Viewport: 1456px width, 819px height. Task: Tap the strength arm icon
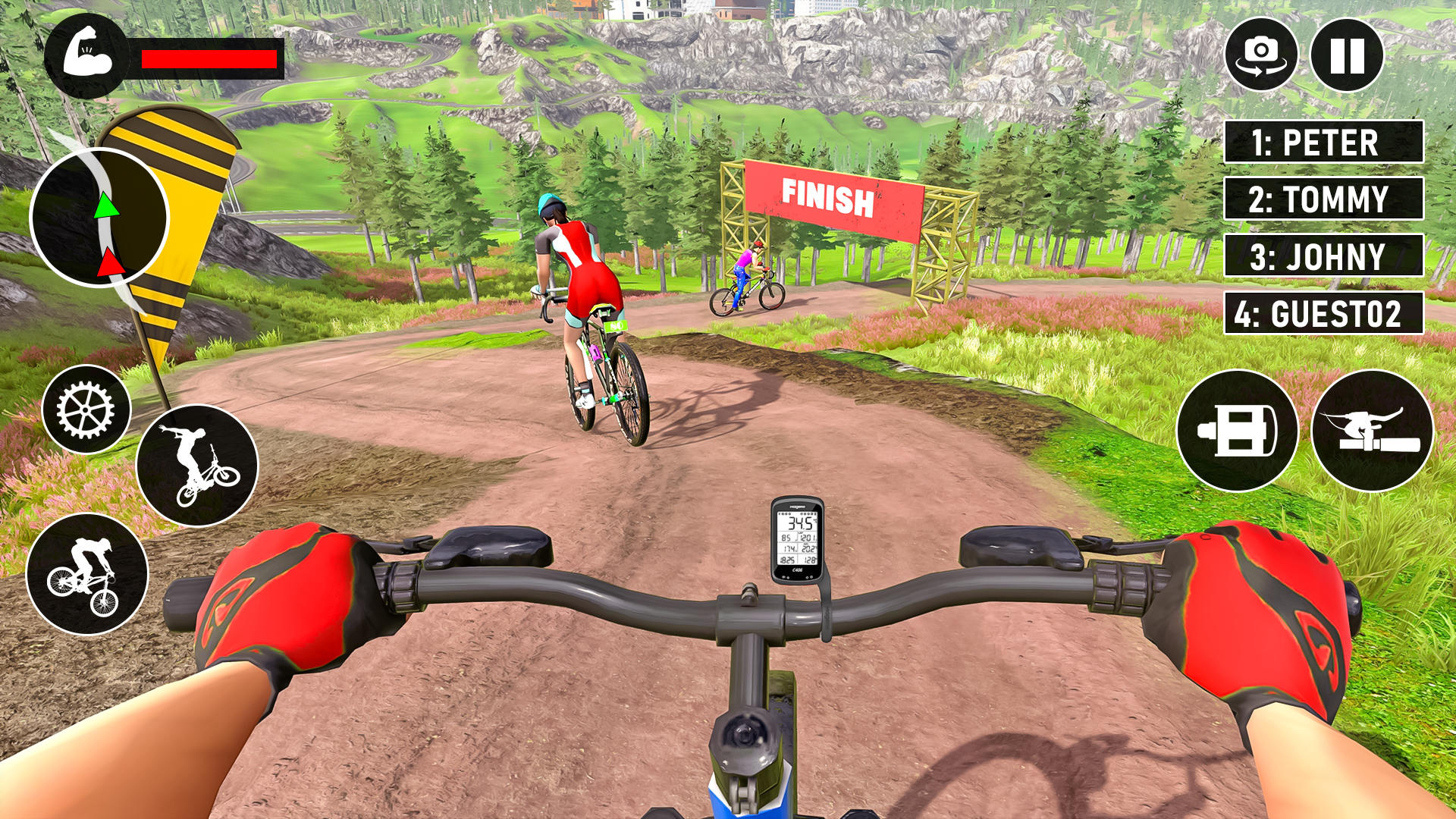[87, 55]
